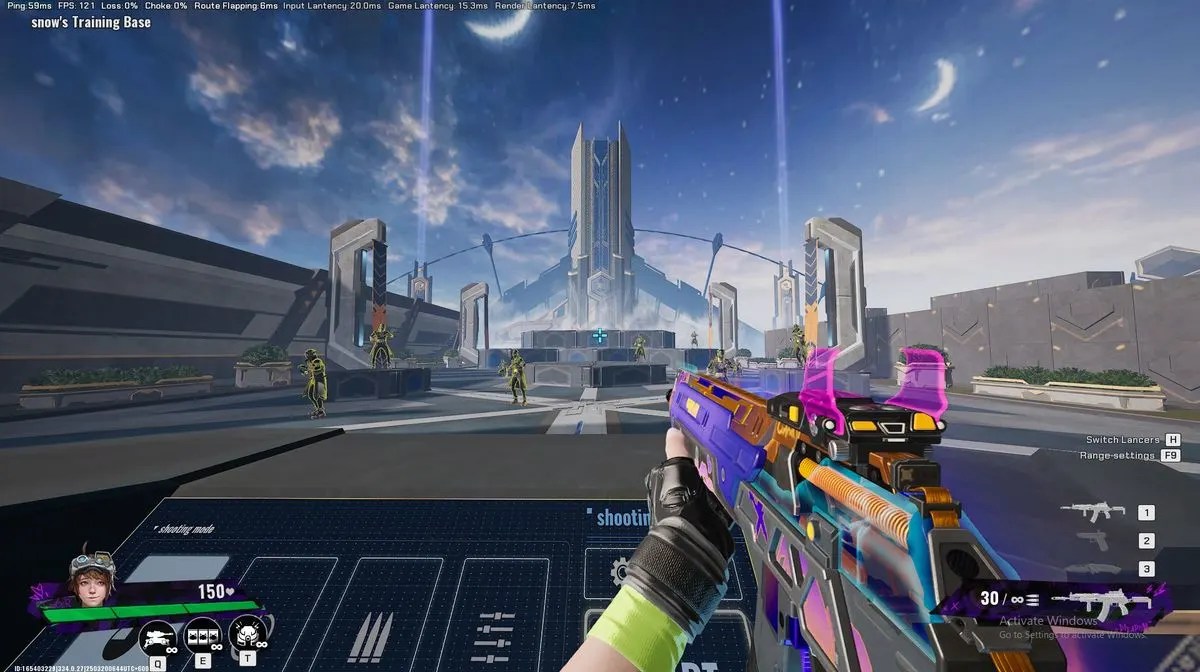1200x672 pixels.
Task: Select the Switch Lancers option
Action: pos(1123,440)
